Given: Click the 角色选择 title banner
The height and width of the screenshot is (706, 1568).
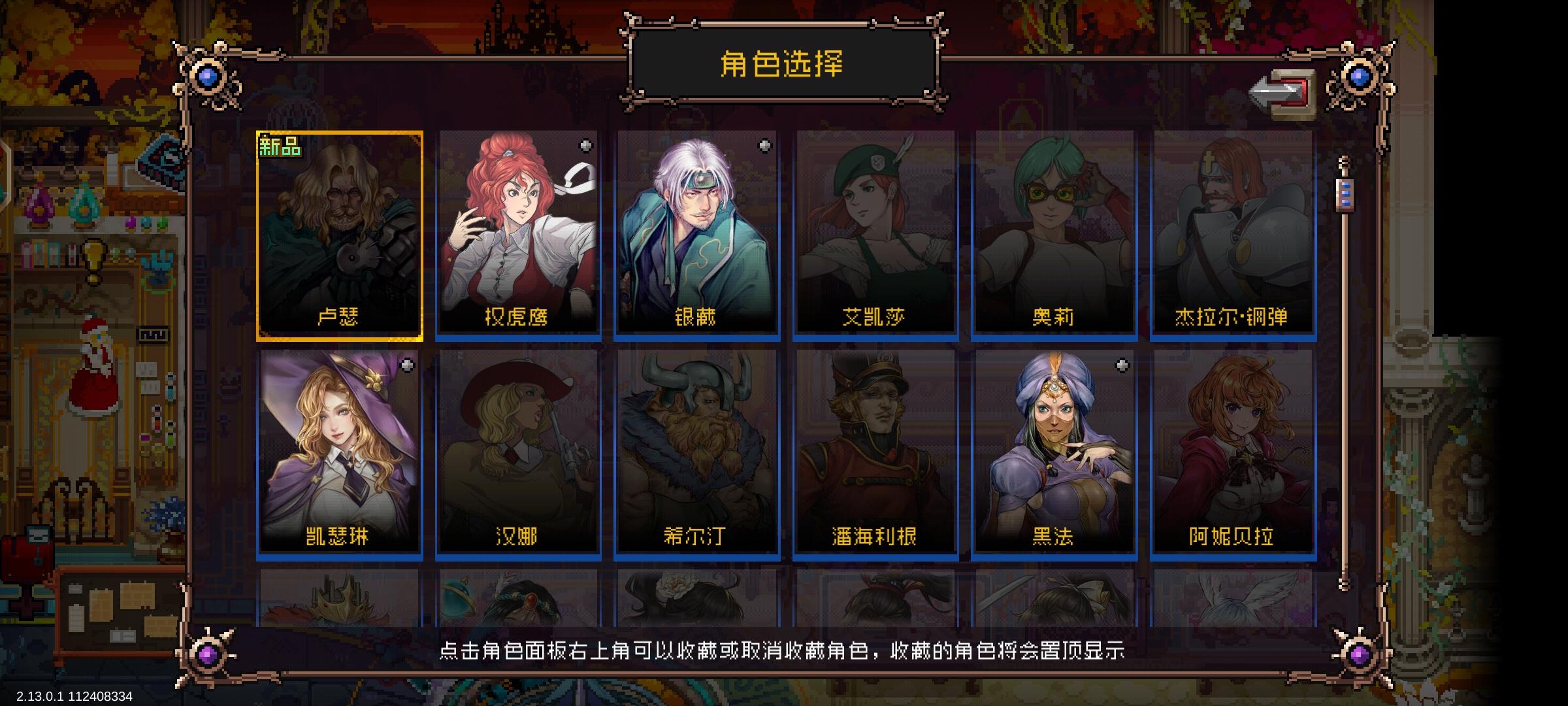Looking at the screenshot, I should (783, 63).
